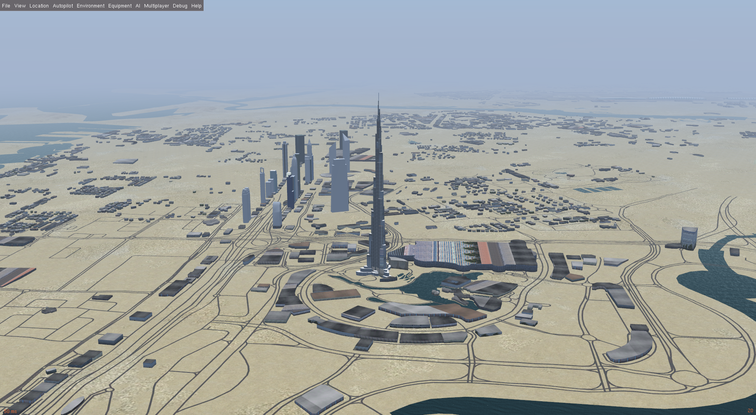Open the View menu
This screenshot has height=415, width=756.
pyautogui.click(x=20, y=5)
